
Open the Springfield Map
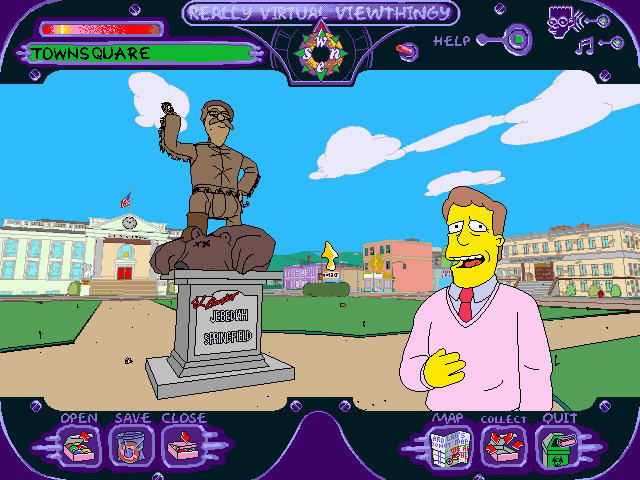(448, 446)
